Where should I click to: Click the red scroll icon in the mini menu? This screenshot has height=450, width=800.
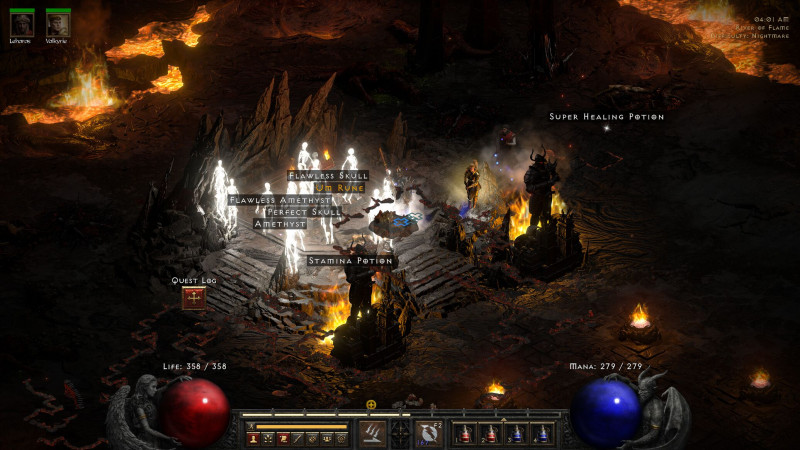283,438
